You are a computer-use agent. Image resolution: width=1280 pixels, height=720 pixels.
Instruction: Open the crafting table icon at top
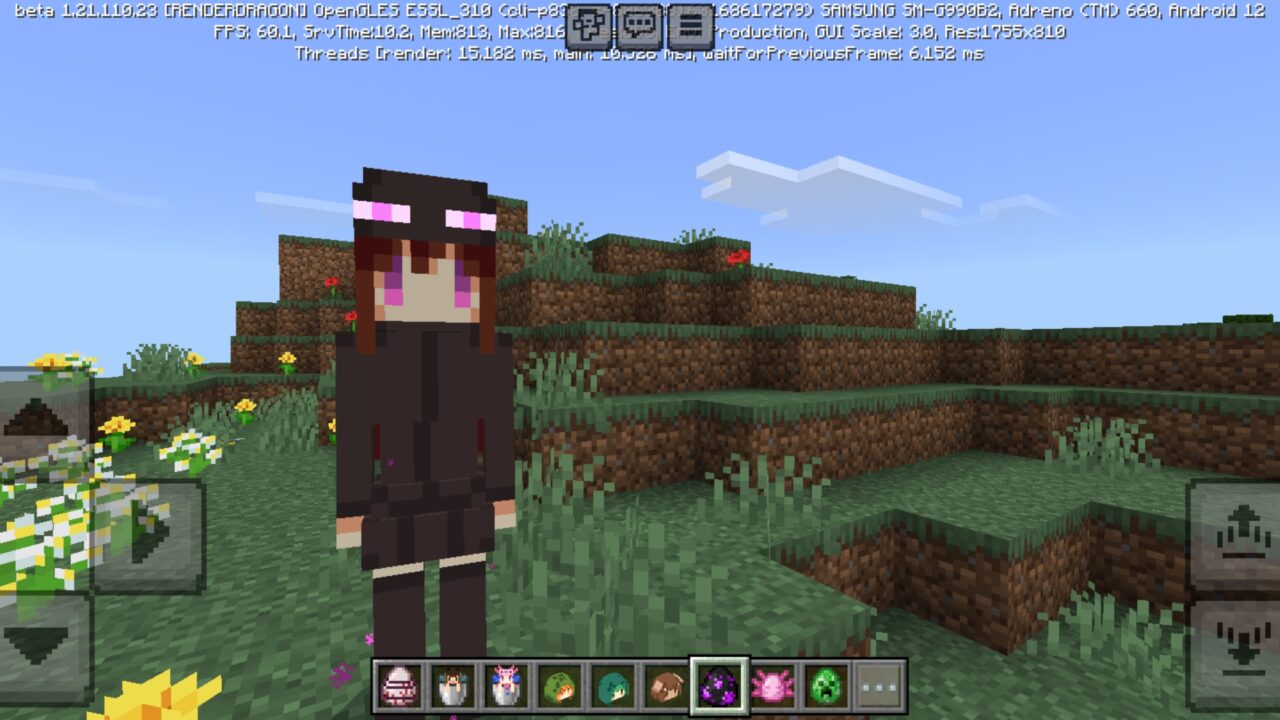pyautogui.click(x=589, y=22)
